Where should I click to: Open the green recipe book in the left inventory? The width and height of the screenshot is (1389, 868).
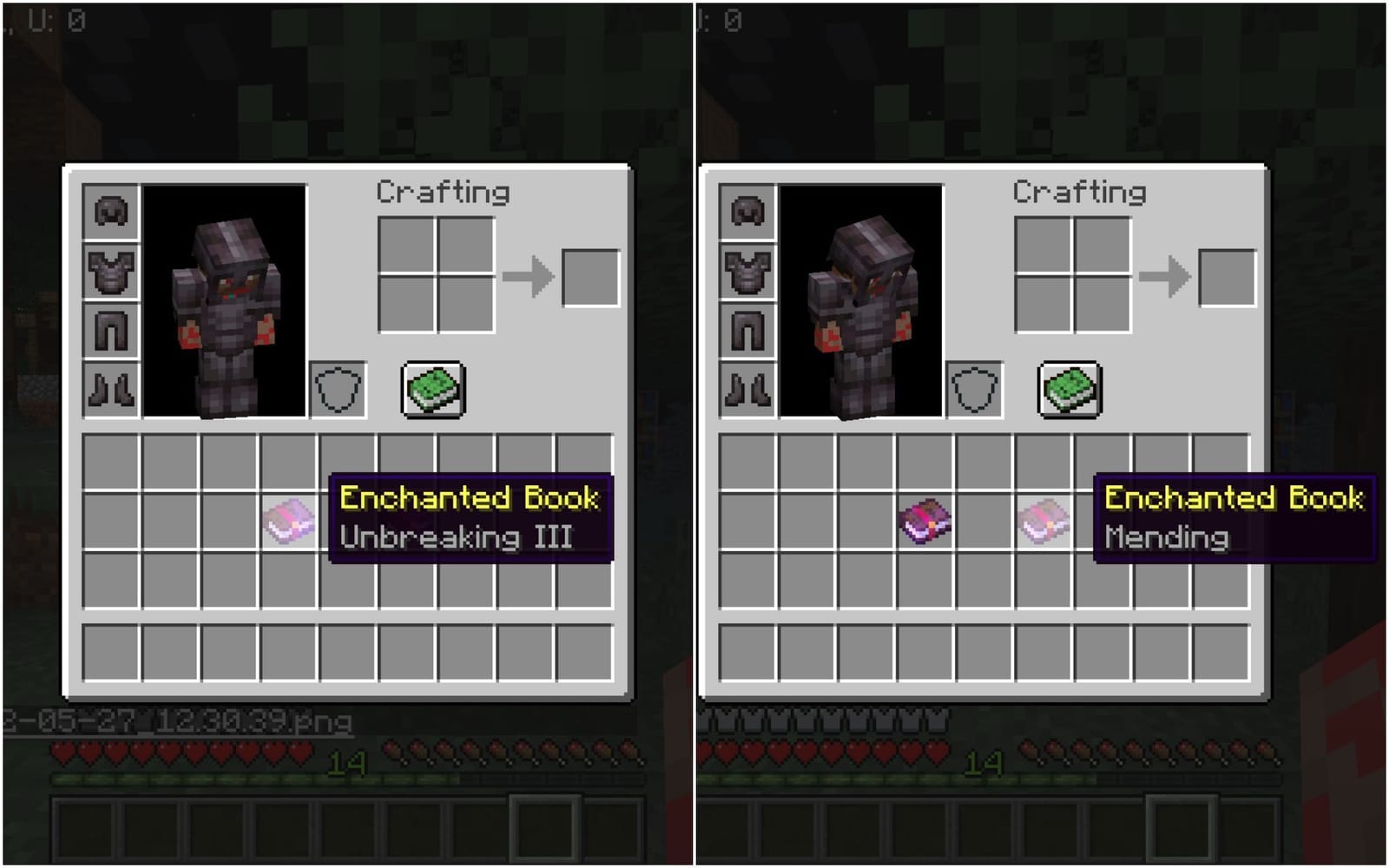point(434,388)
